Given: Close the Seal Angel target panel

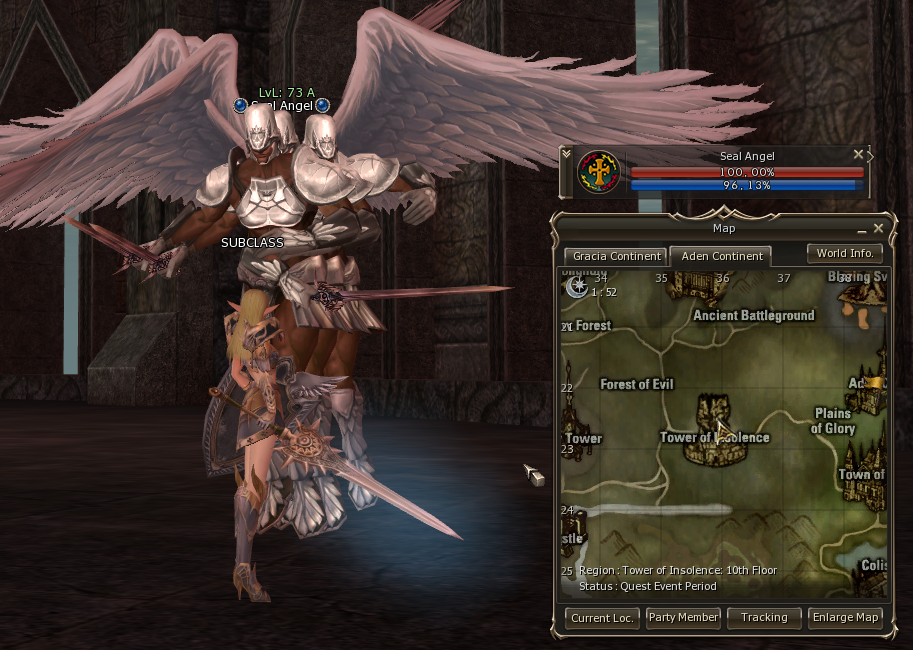Looking at the screenshot, I should tap(857, 155).
